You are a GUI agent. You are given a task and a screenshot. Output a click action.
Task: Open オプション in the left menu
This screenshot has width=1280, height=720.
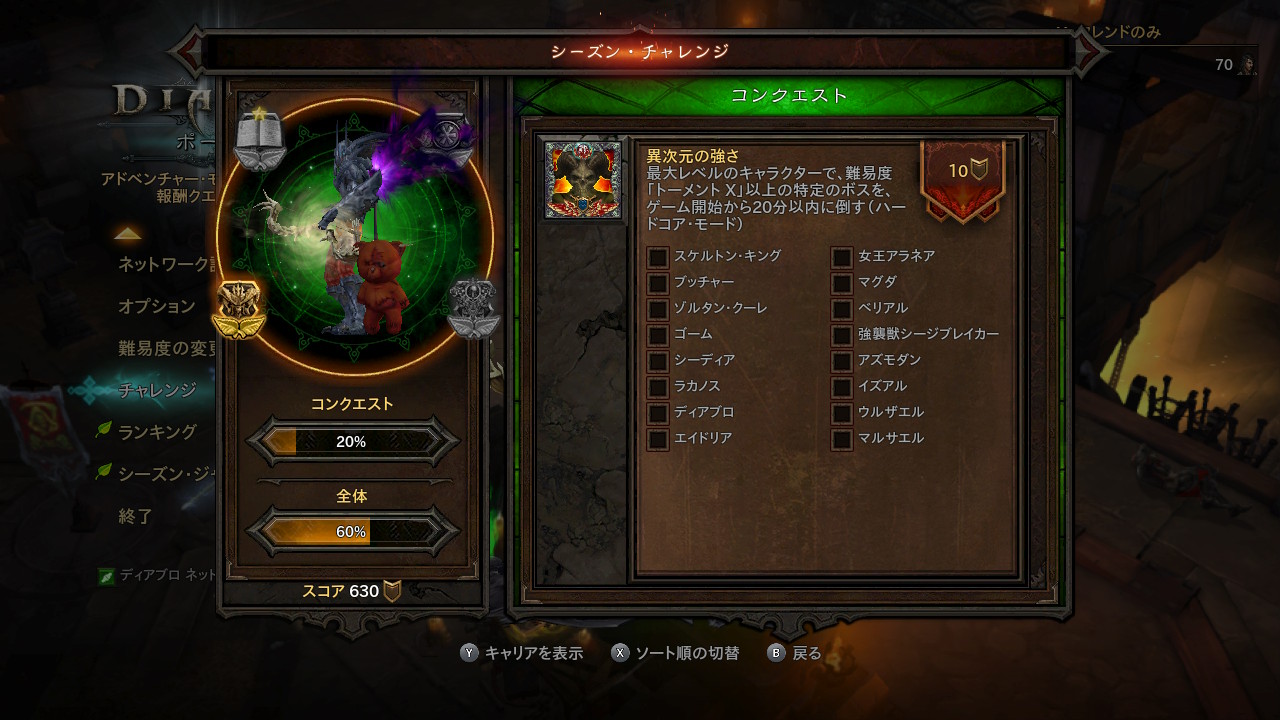157,306
